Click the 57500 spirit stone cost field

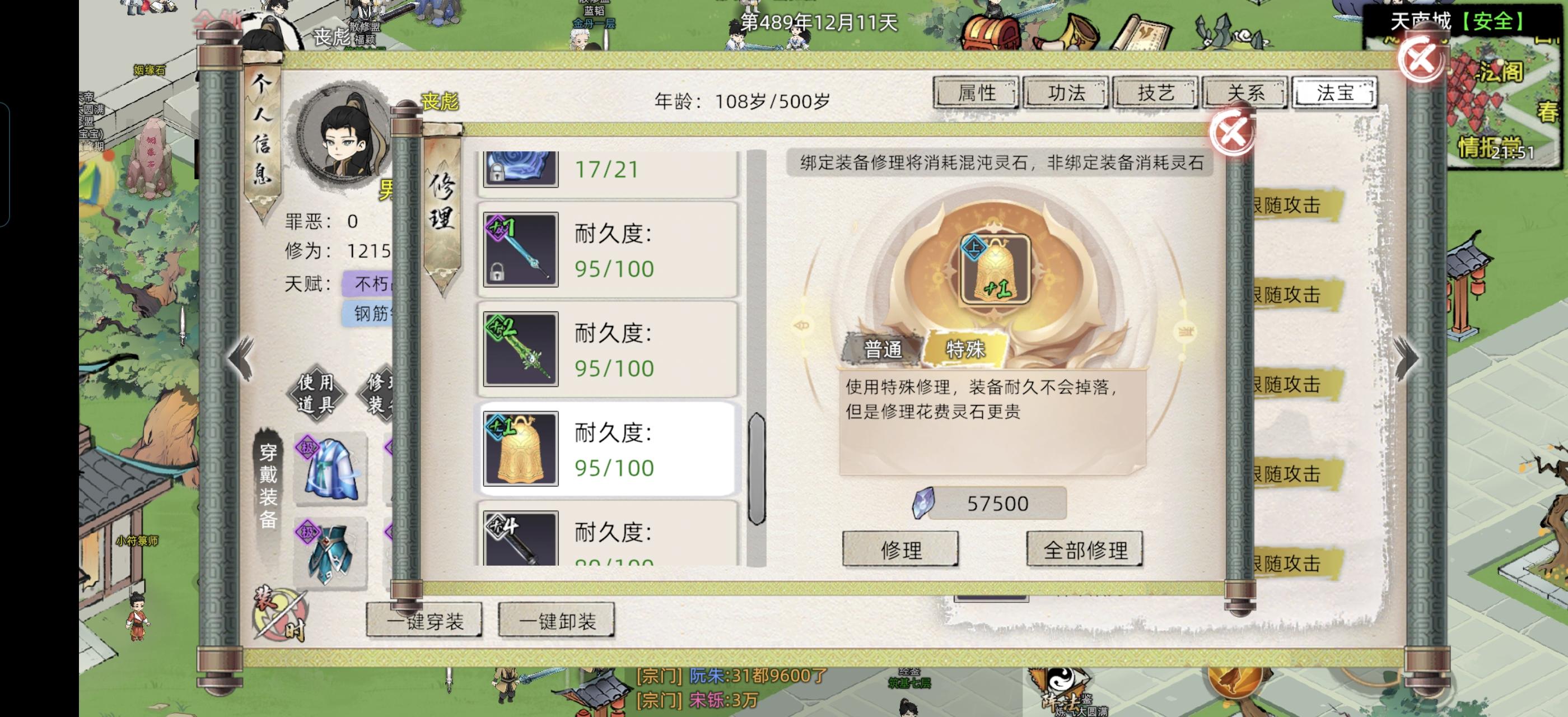coord(997,504)
